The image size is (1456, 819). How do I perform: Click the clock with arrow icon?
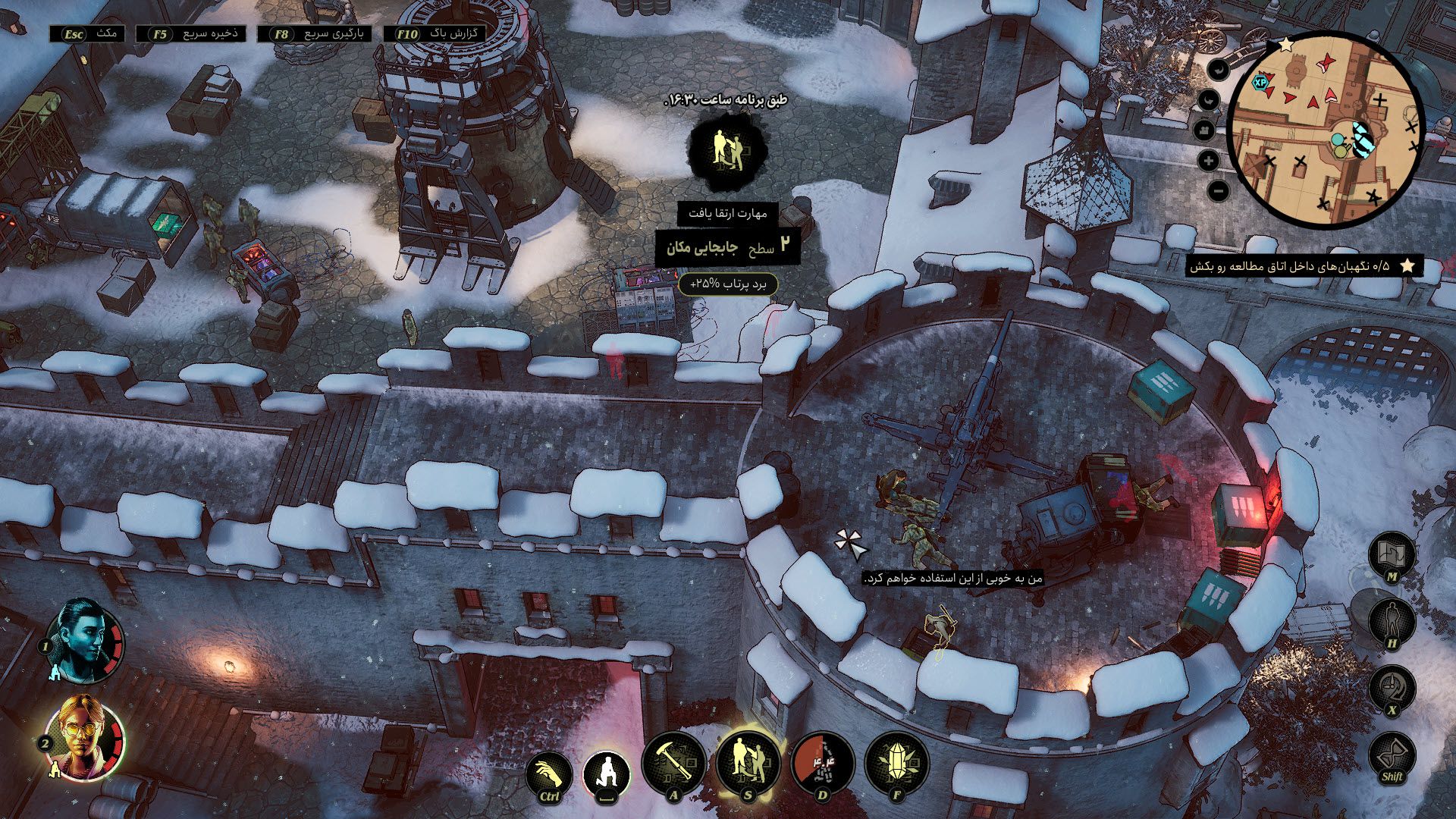click(x=1392, y=689)
